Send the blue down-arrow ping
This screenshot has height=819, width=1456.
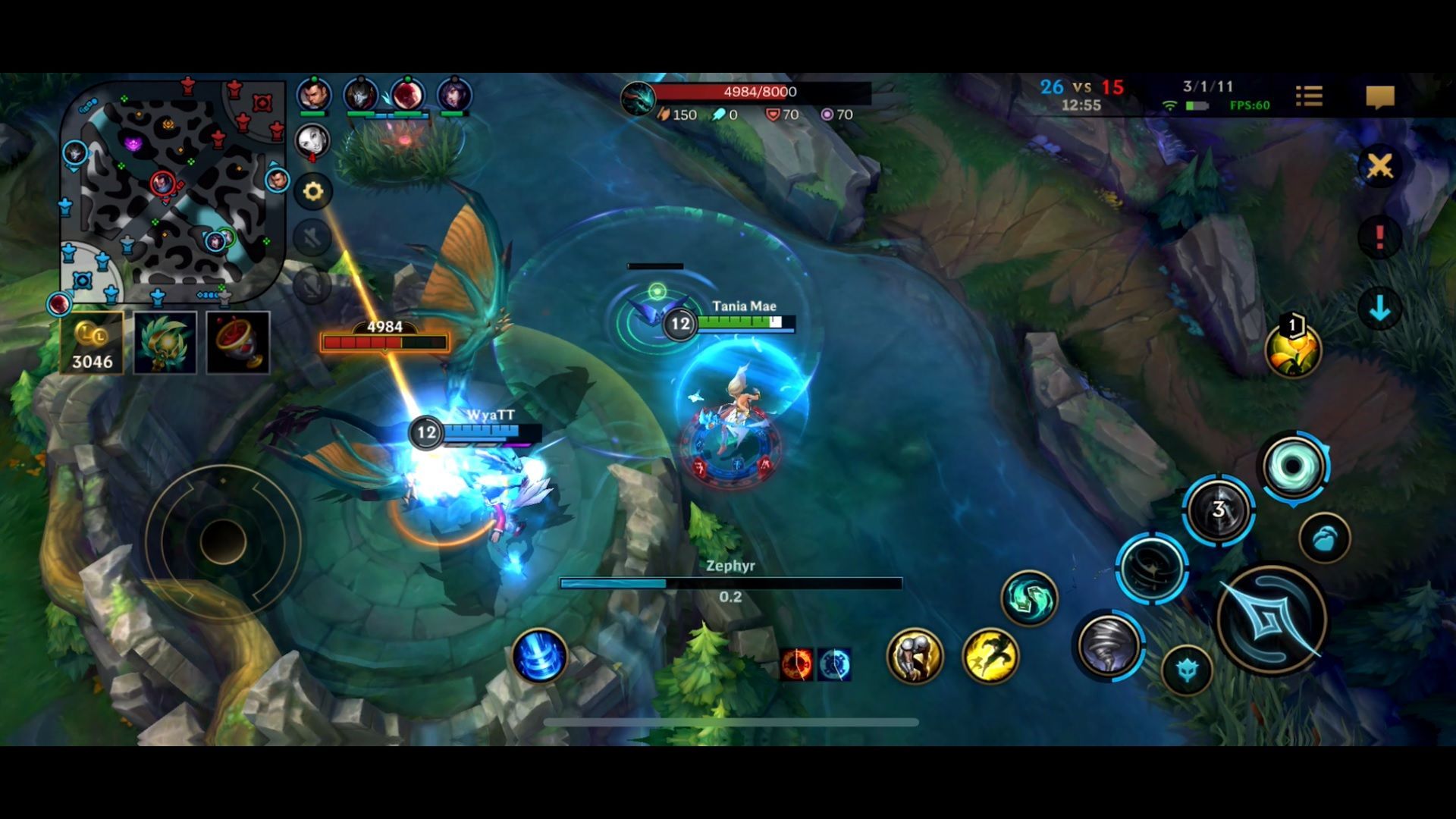point(1379,308)
